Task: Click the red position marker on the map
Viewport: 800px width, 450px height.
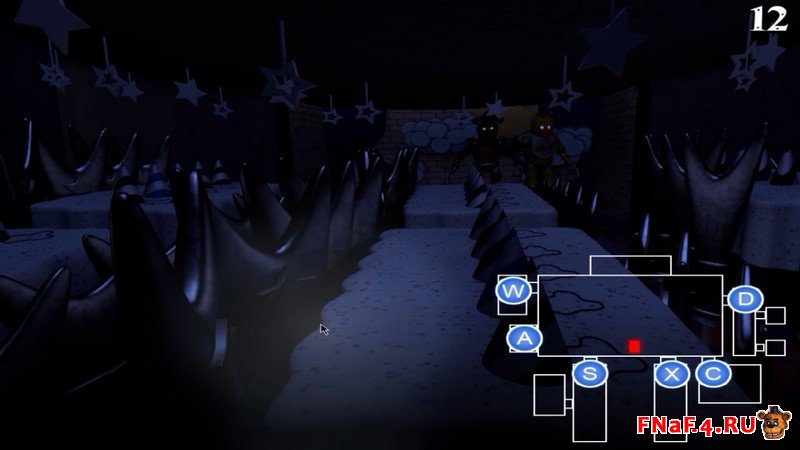Action: point(634,346)
